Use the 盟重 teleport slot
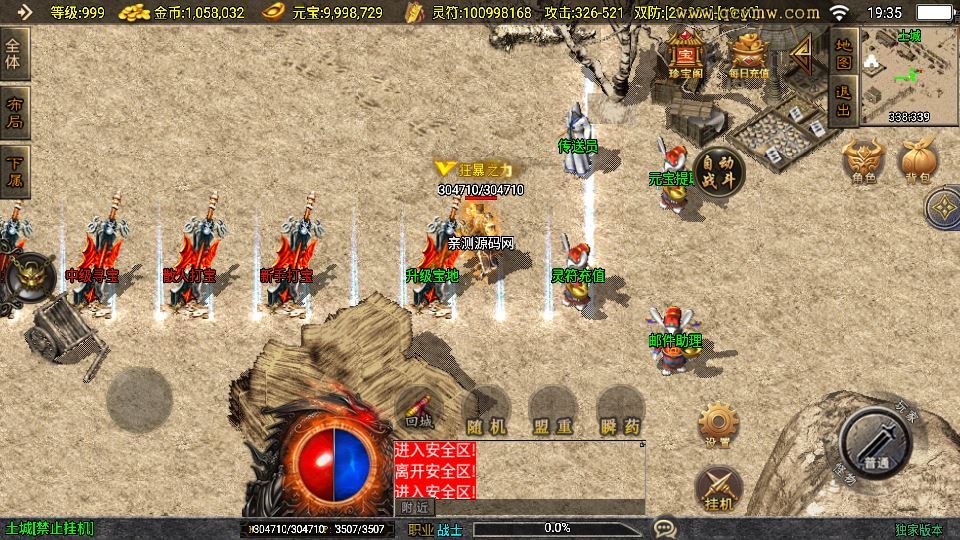Image resolution: width=960 pixels, height=540 pixels. coord(553,410)
